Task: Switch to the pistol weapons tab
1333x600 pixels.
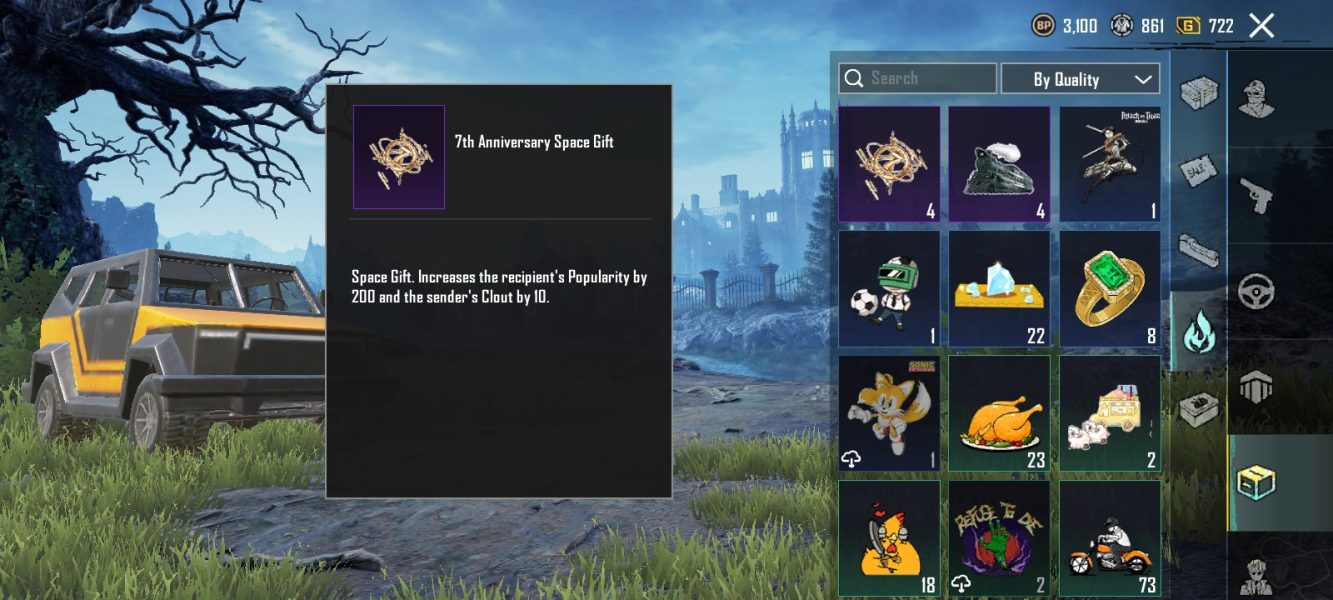Action: tap(1255, 195)
